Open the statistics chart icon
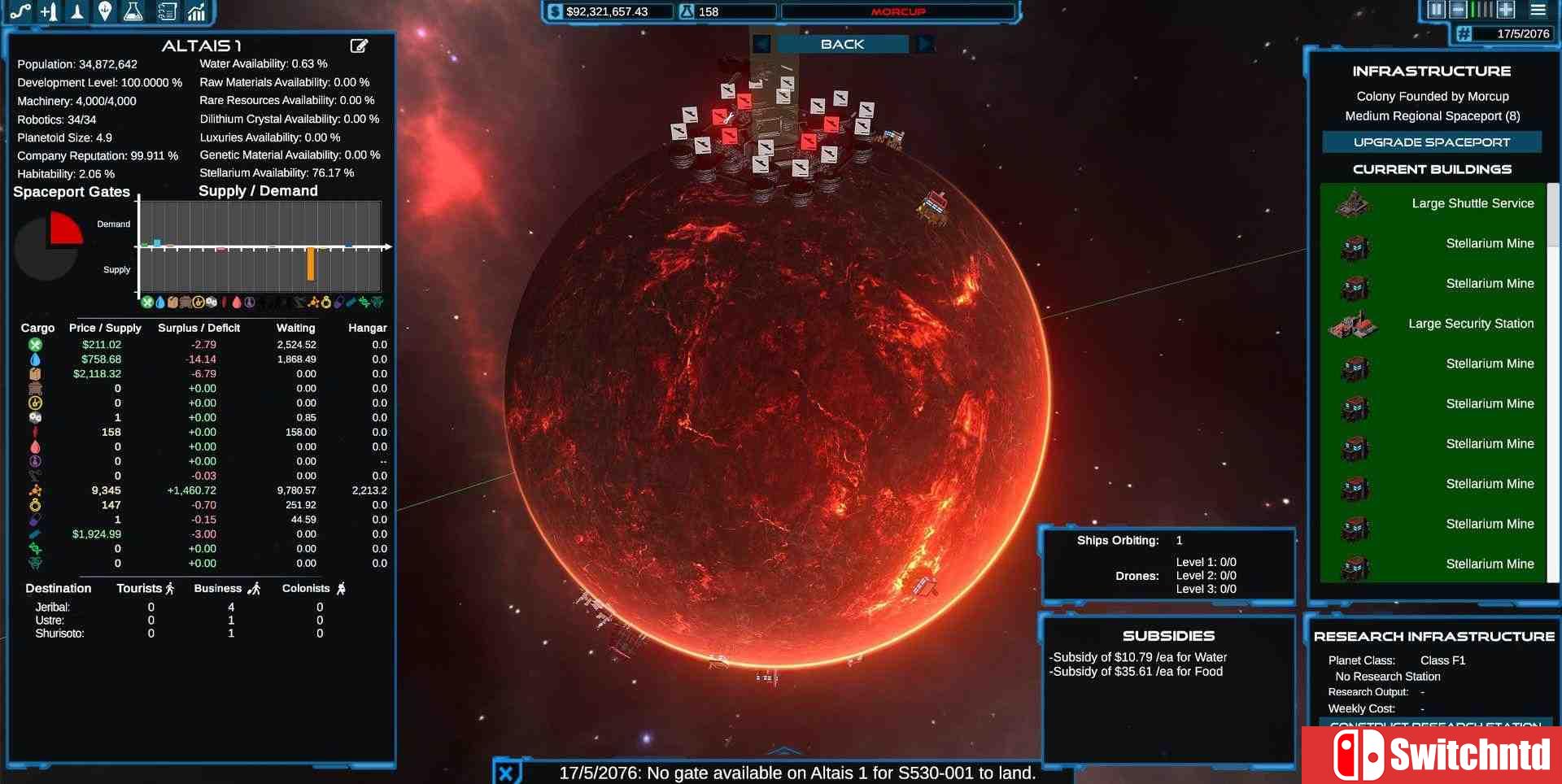 (196, 11)
